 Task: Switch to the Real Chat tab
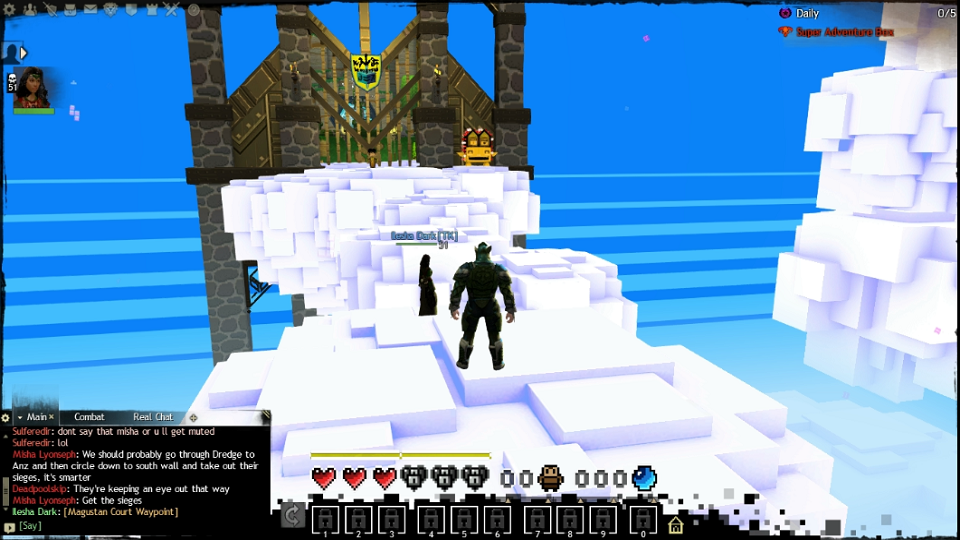point(153,417)
